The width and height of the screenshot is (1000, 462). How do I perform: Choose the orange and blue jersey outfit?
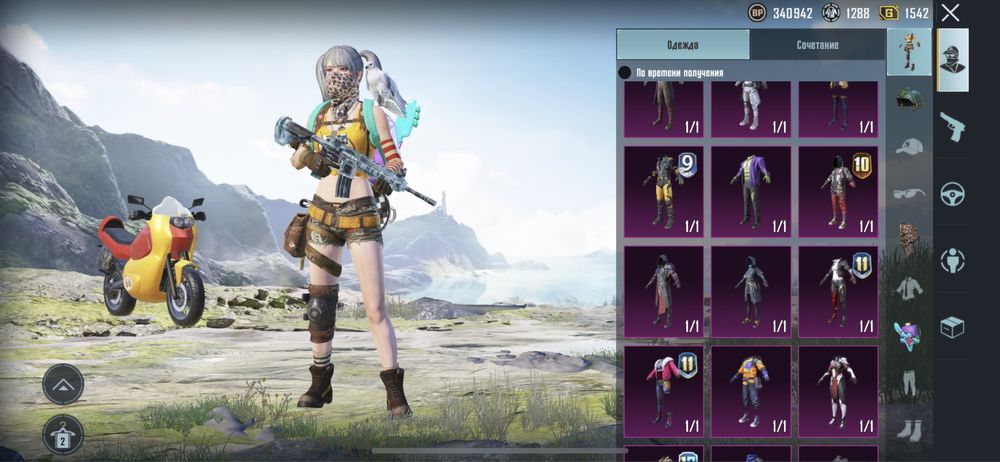750,391
